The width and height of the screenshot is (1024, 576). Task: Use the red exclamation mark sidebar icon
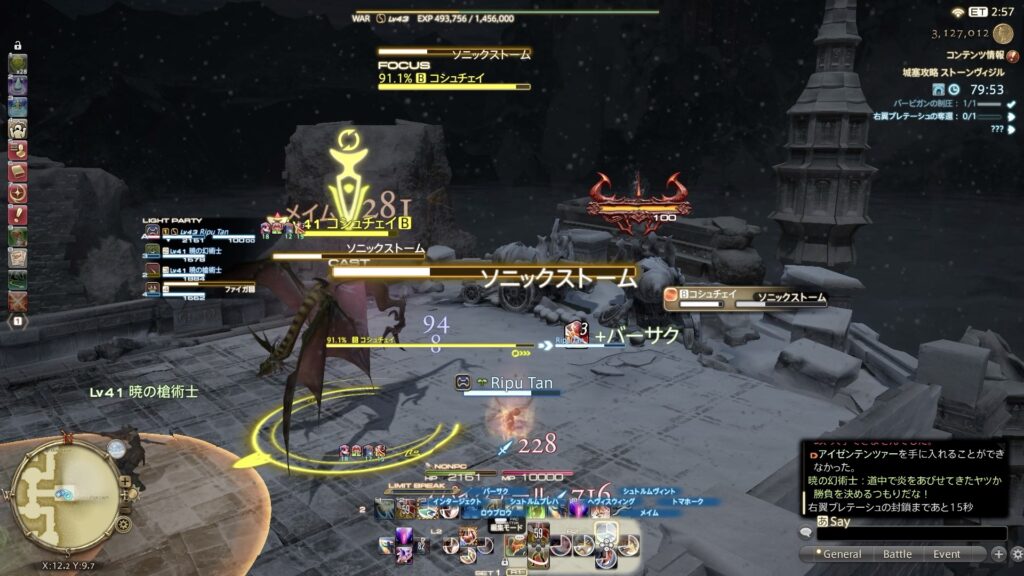tap(18, 214)
